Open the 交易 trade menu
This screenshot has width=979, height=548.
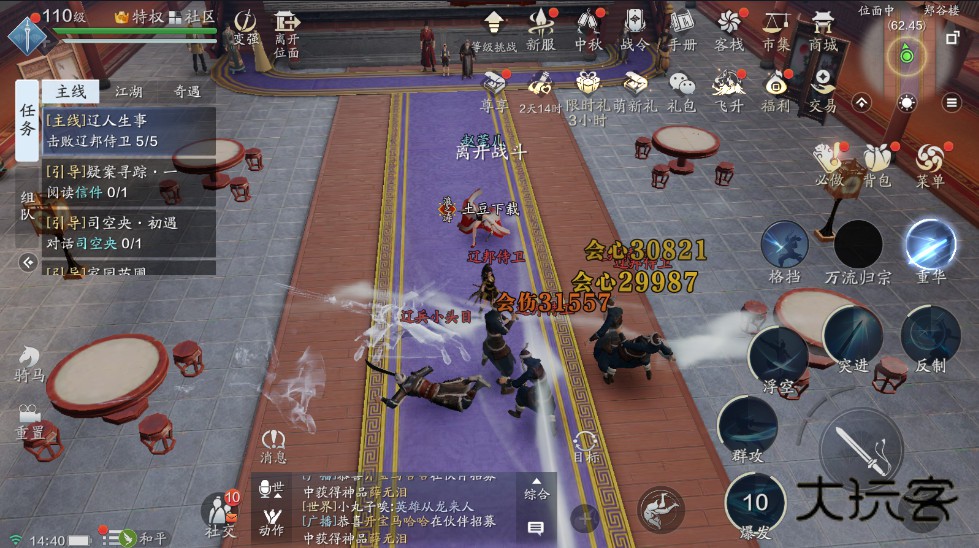823,88
